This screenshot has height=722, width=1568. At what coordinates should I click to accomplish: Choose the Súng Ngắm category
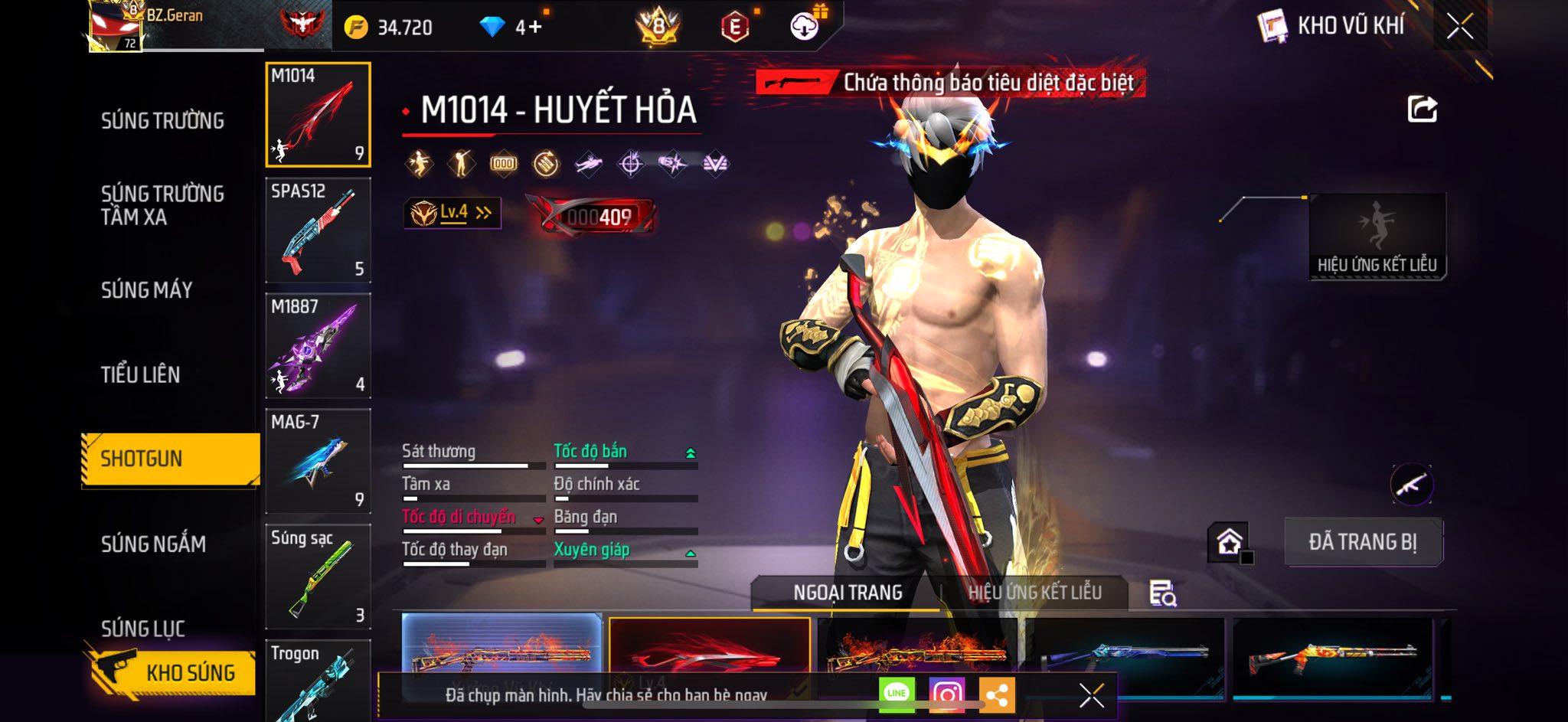[x=153, y=544]
